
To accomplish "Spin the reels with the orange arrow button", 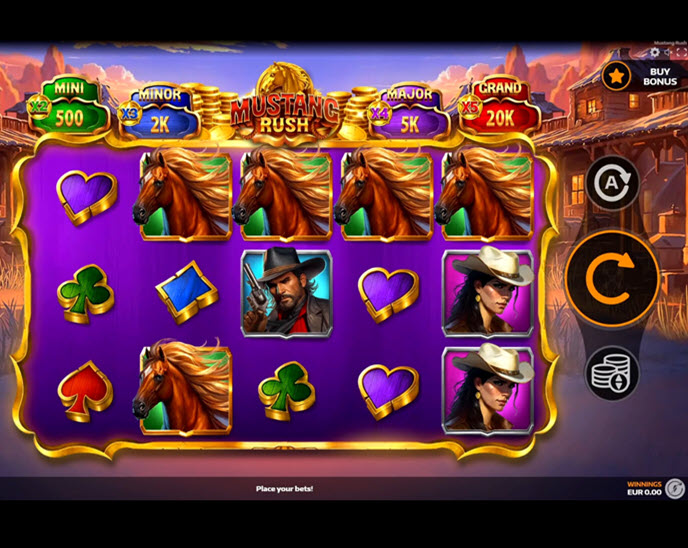I will [612, 279].
